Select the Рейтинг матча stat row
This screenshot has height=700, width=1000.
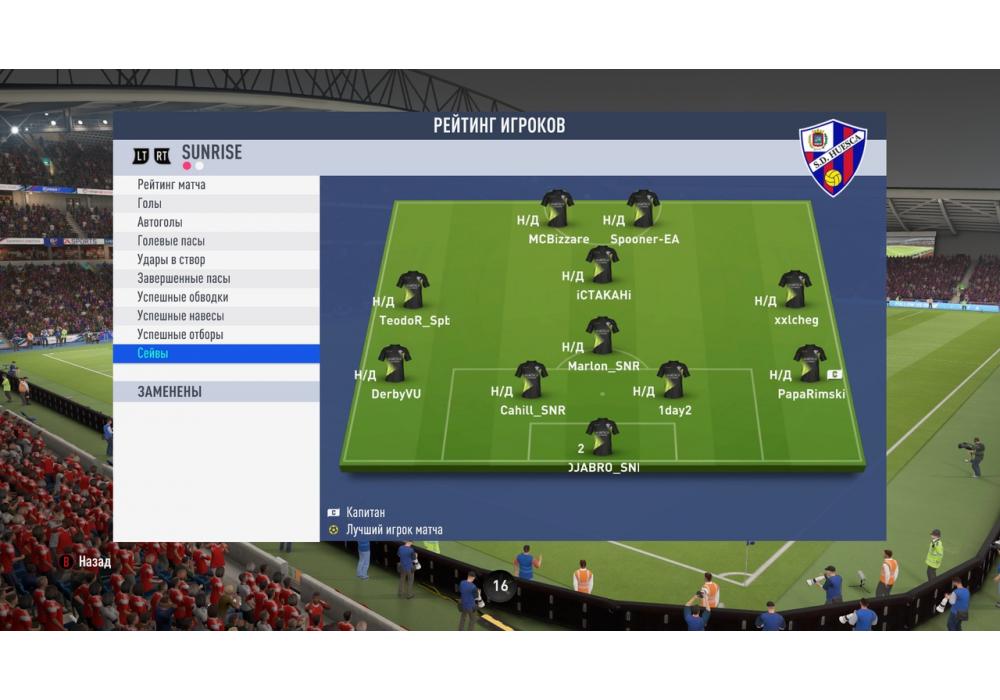[x=217, y=185]
